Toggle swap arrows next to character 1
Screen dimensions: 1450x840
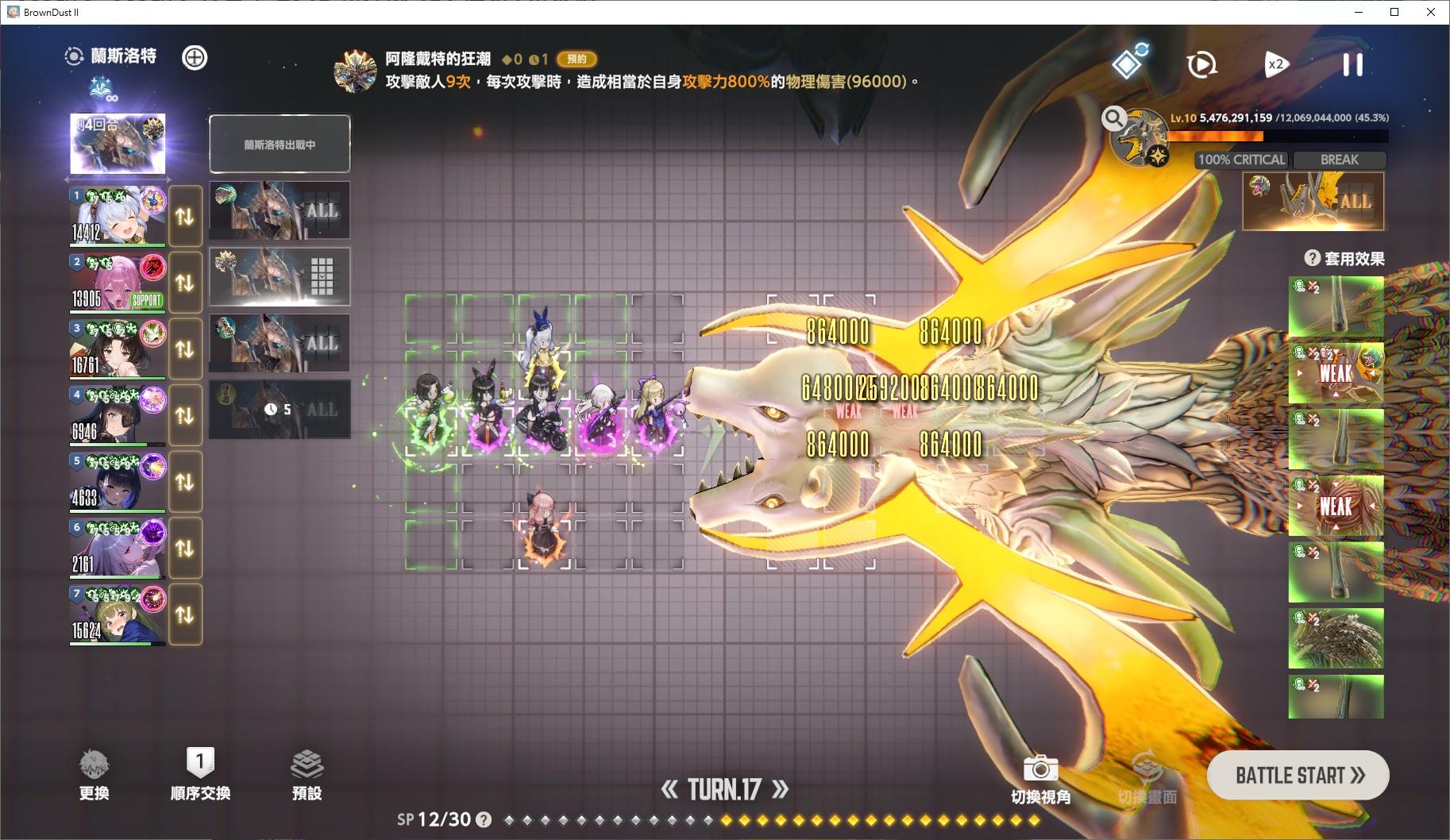pyautogui.click(x=185, y=219)
